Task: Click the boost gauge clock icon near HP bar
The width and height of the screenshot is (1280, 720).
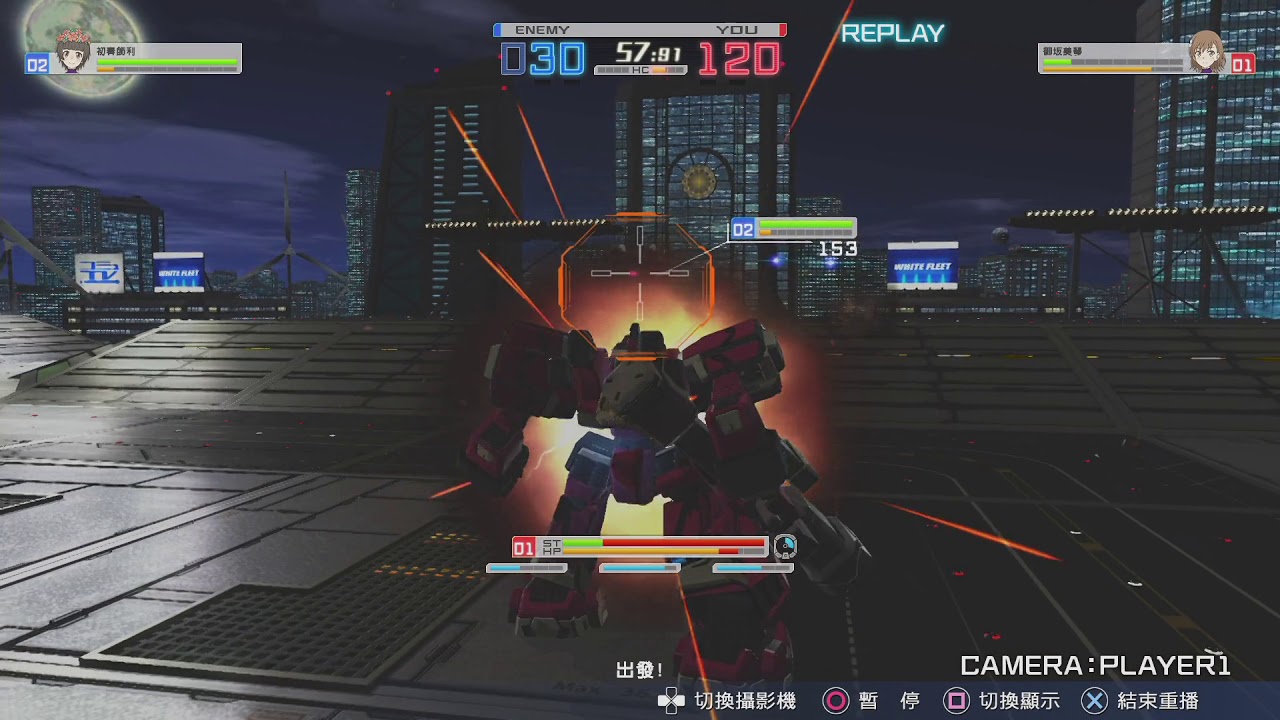Action: click(x=786, y=546)
